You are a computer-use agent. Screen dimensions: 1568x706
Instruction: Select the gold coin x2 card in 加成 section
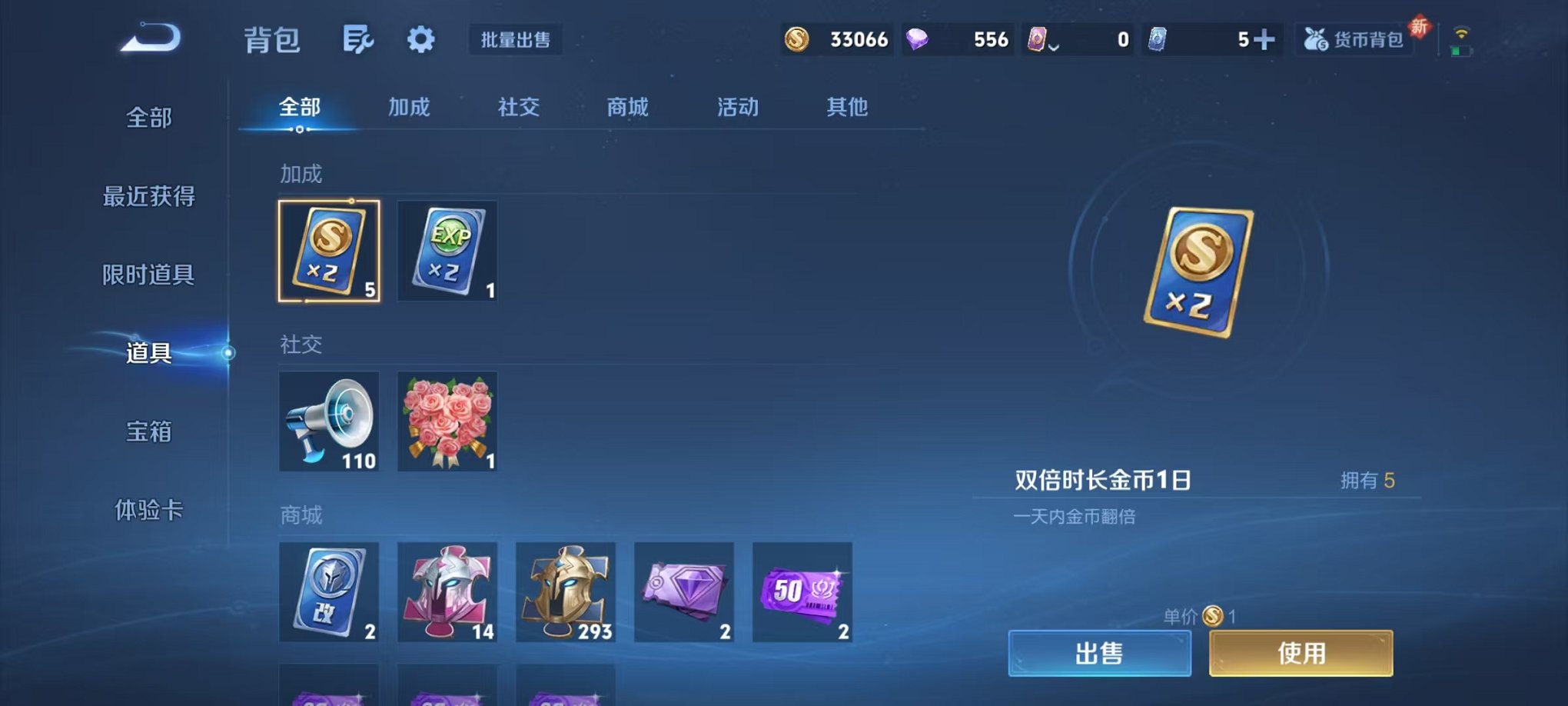[x=329, y=251]
